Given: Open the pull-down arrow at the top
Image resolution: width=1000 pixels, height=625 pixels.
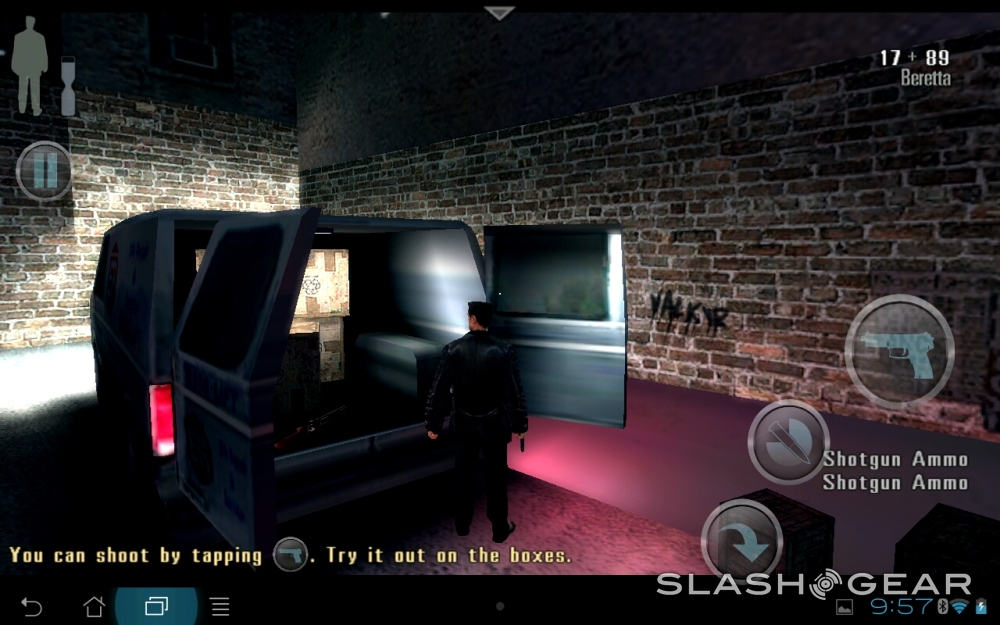Looking at the screenshot, I should tap(499, 13).
